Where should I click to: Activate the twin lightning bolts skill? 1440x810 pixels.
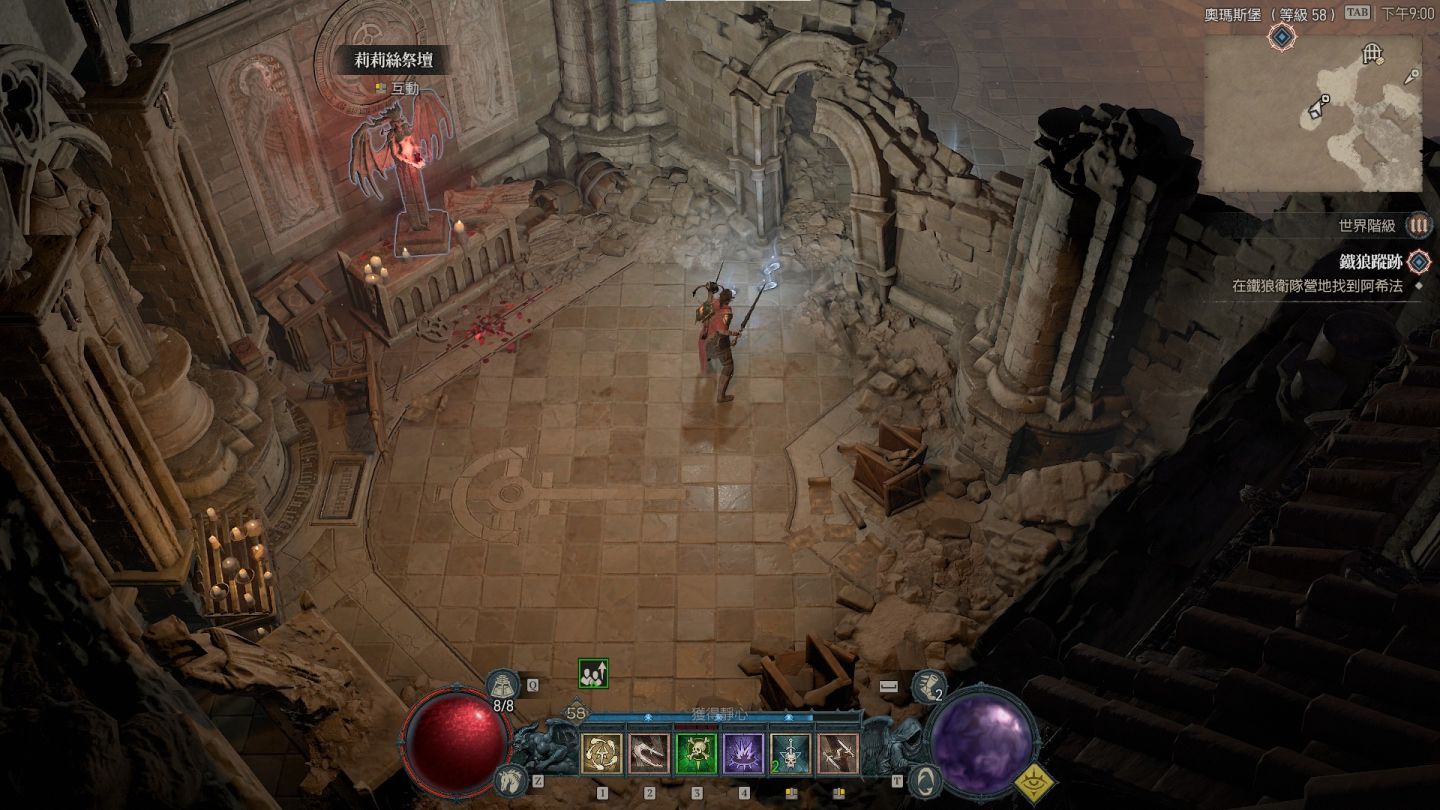(838, 754)
